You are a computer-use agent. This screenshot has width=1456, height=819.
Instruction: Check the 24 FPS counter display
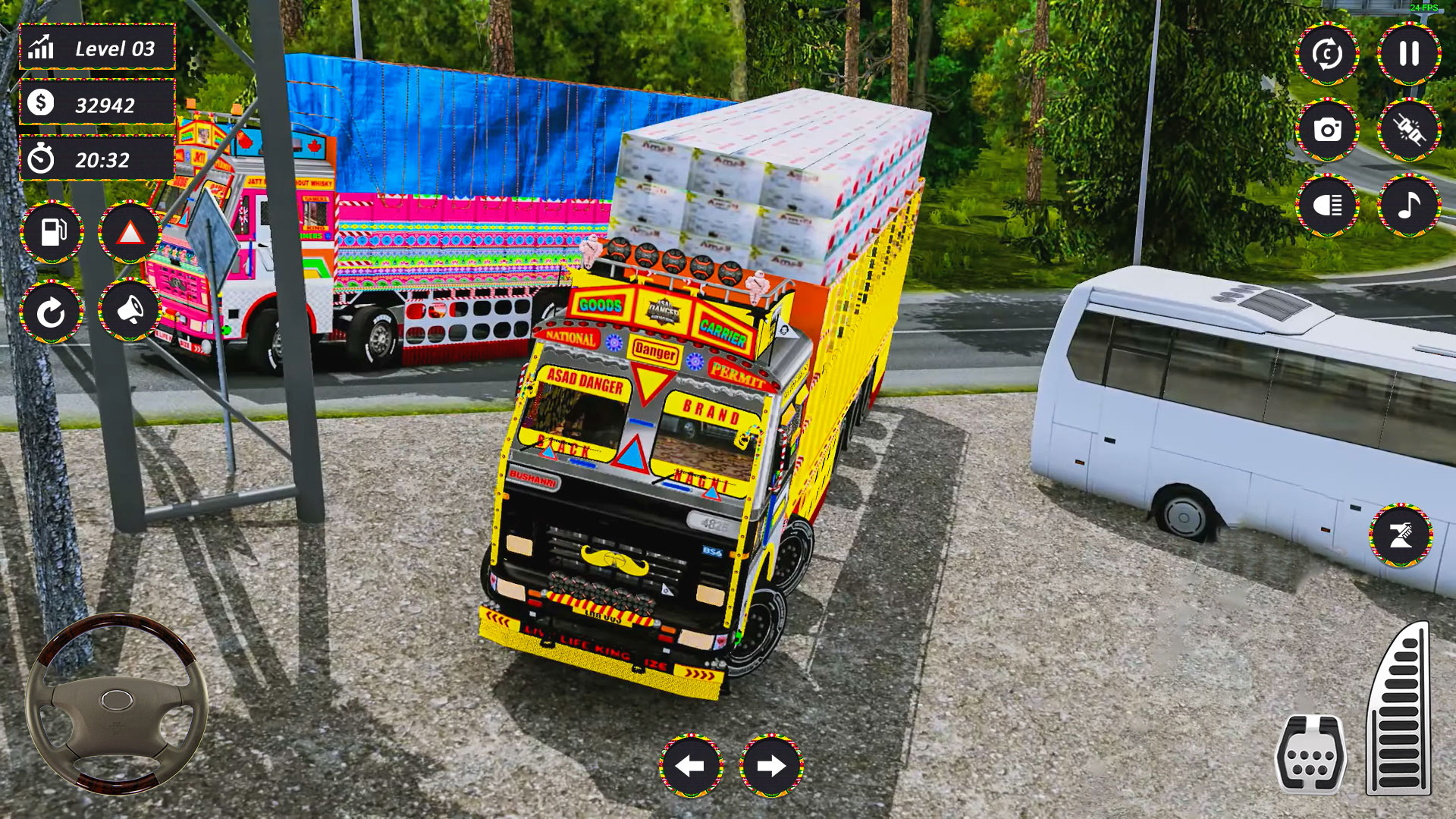click(1422, 9)
